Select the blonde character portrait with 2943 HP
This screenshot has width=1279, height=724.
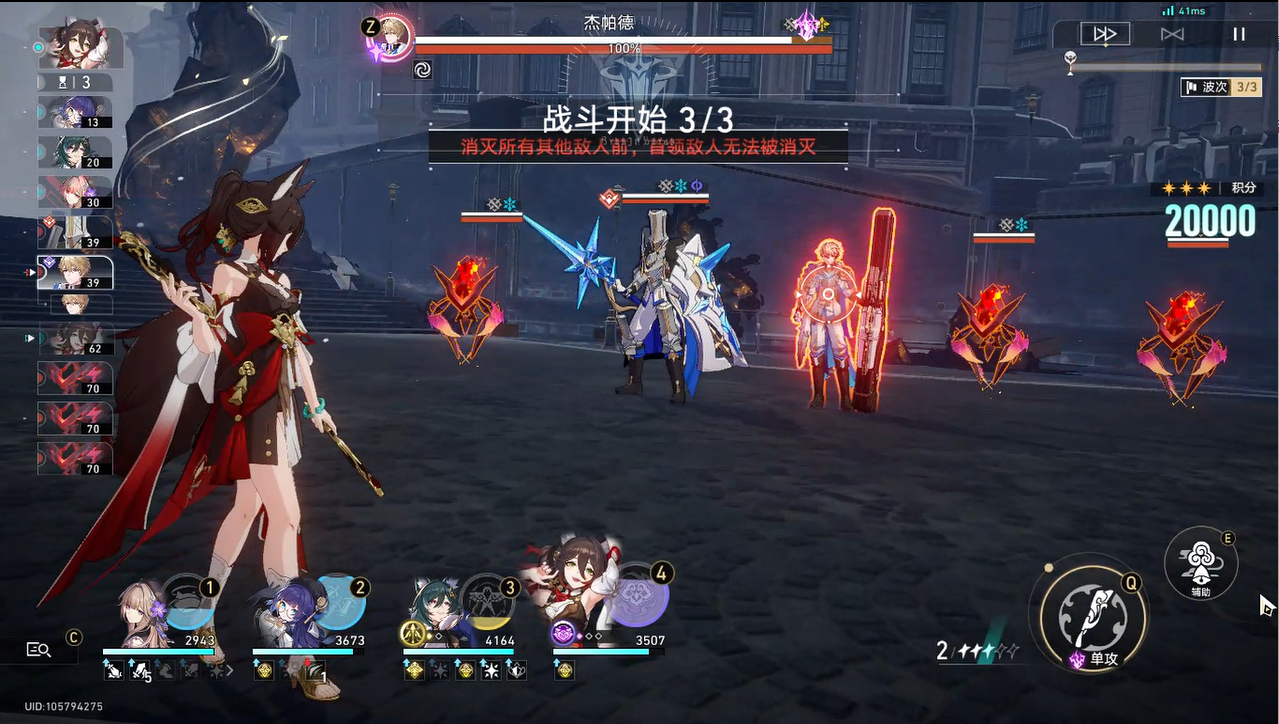click(142, 615)
